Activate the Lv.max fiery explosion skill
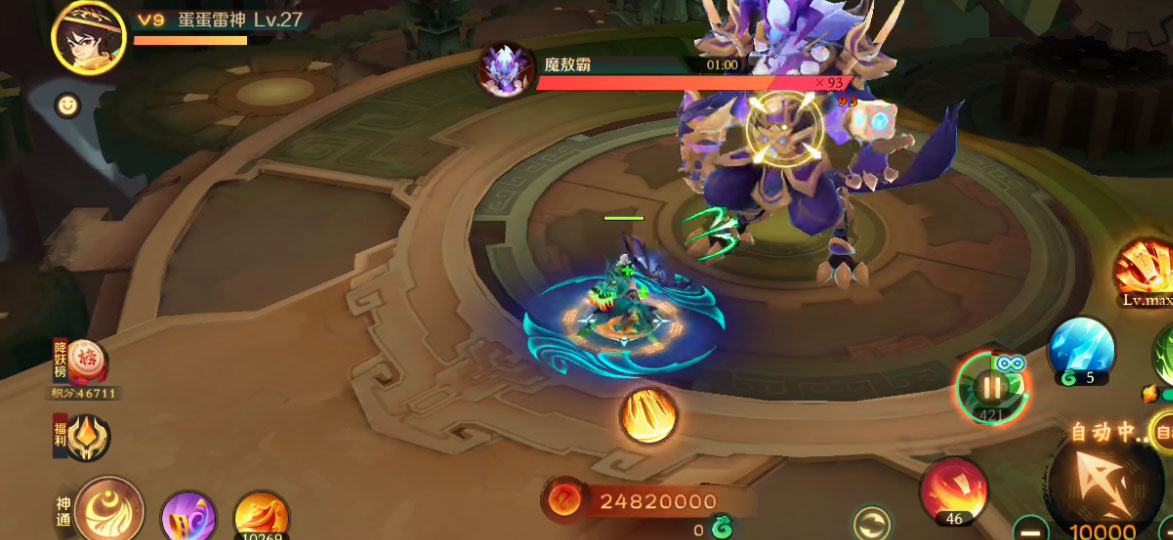Image resolution: width=1173 pixels, height=540 pixels. (1146, 268)
